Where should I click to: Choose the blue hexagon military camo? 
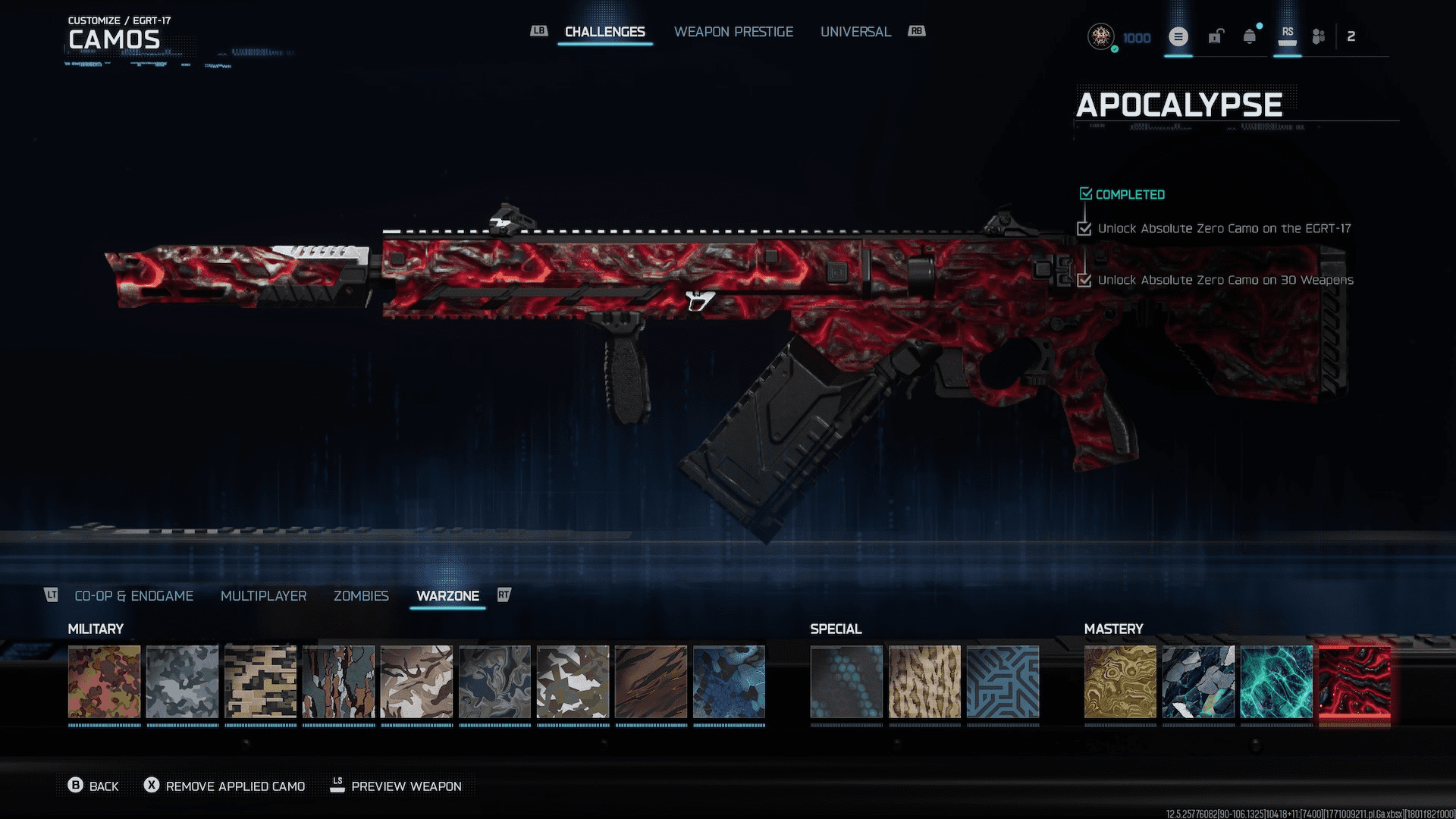coord(729,682)
